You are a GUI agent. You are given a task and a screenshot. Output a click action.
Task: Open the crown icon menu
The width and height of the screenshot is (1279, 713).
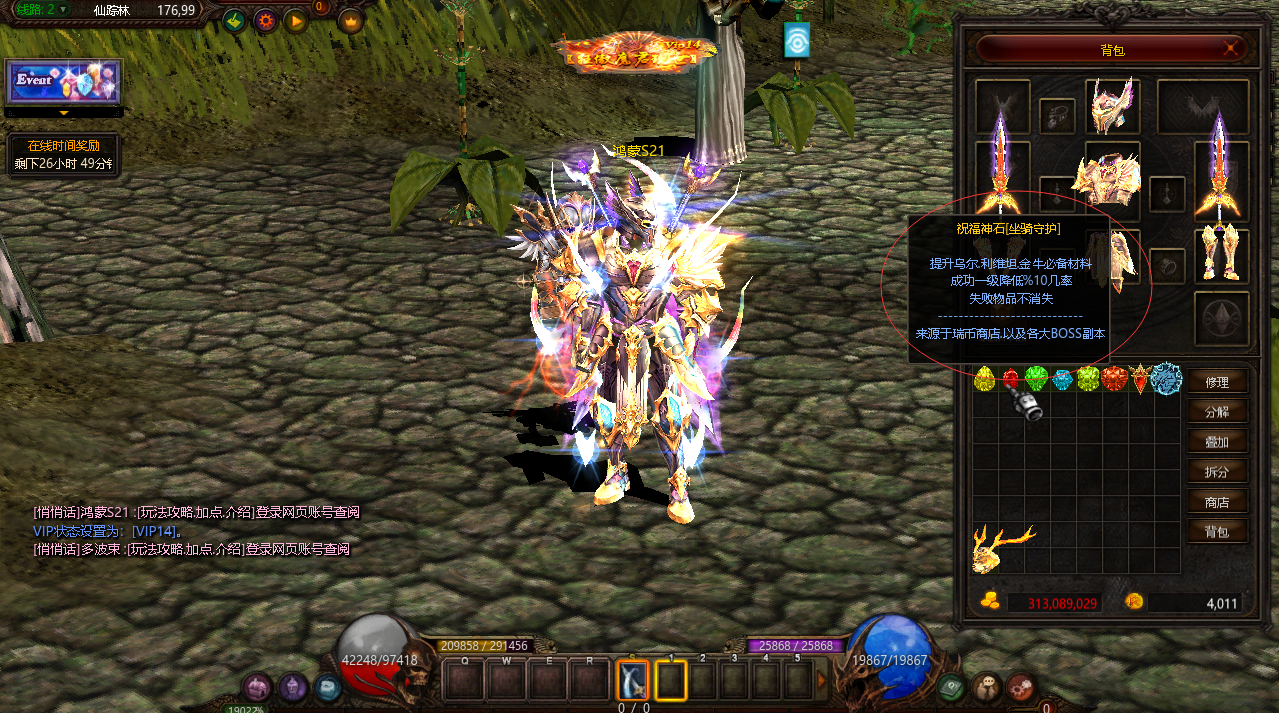pyautogui.click(x=350, y=20)
